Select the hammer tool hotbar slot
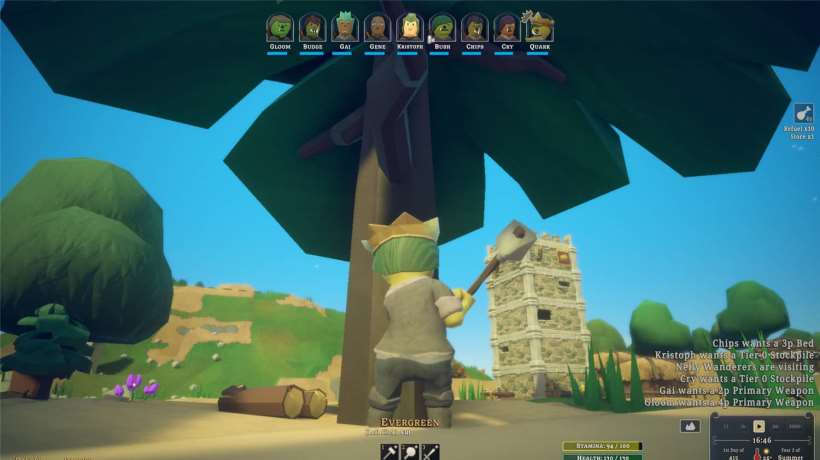 [391, 452]
